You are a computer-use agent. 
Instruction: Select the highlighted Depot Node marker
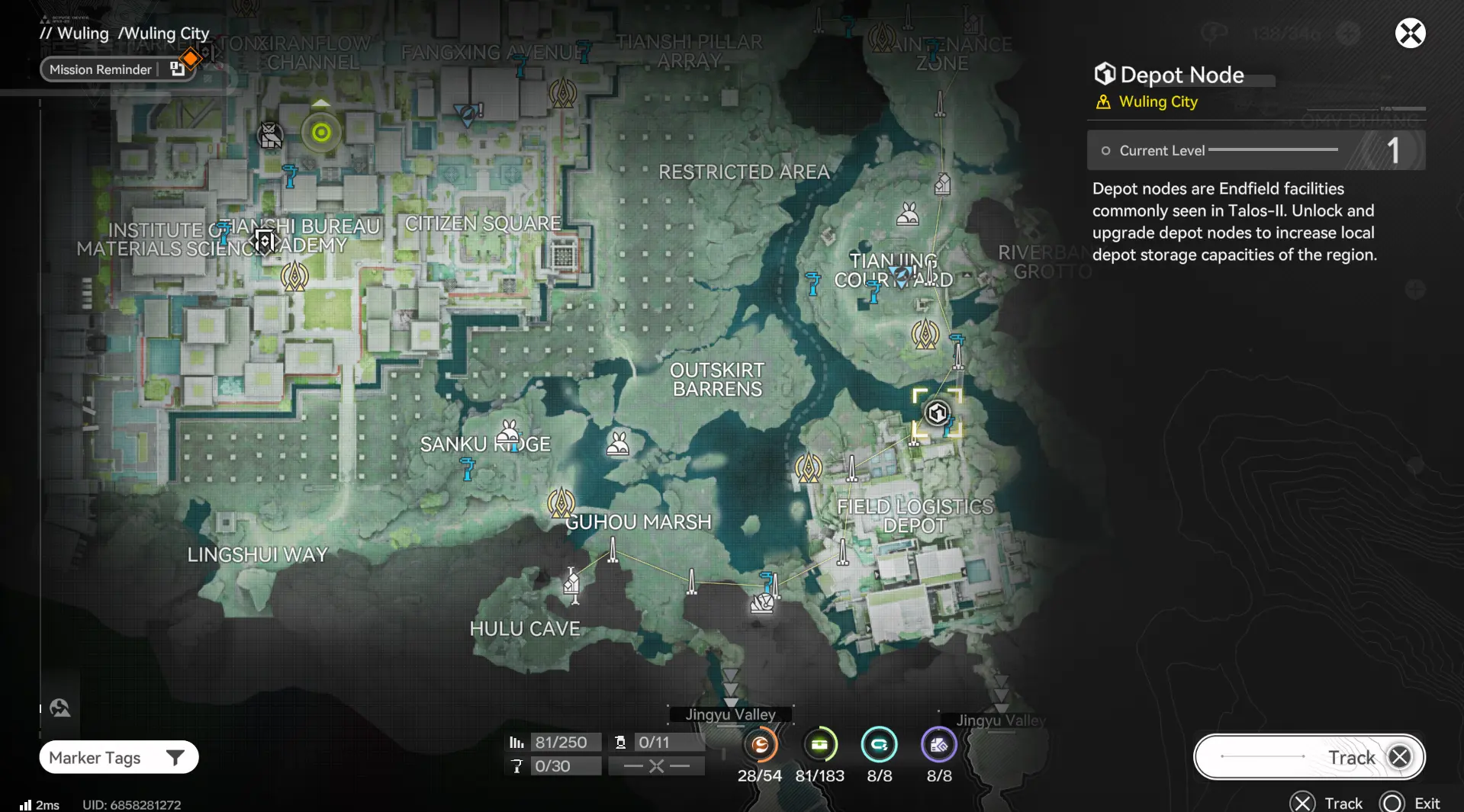[x=937, y=413]
